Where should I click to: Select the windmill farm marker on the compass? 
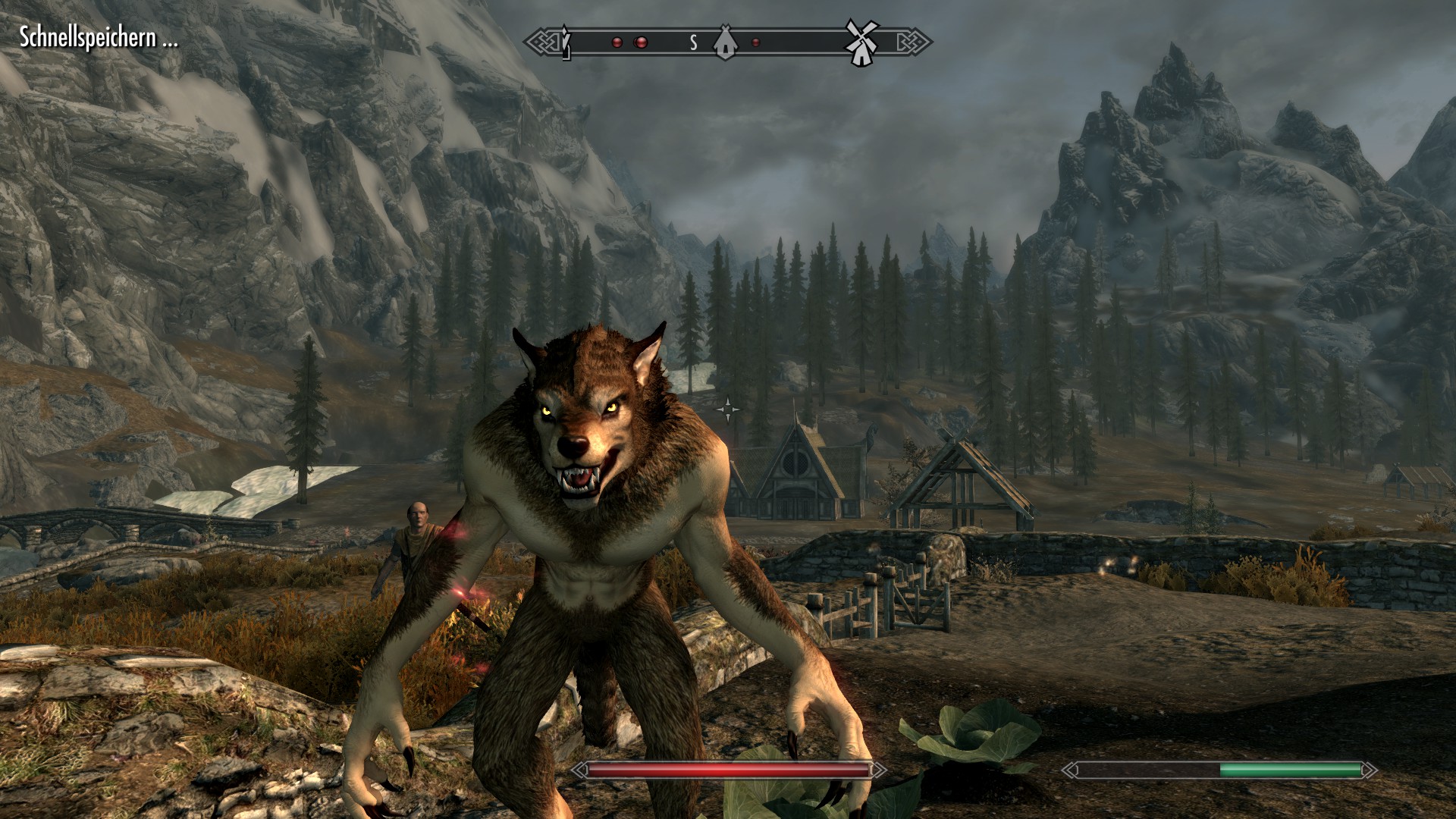[x=861, y=42]
